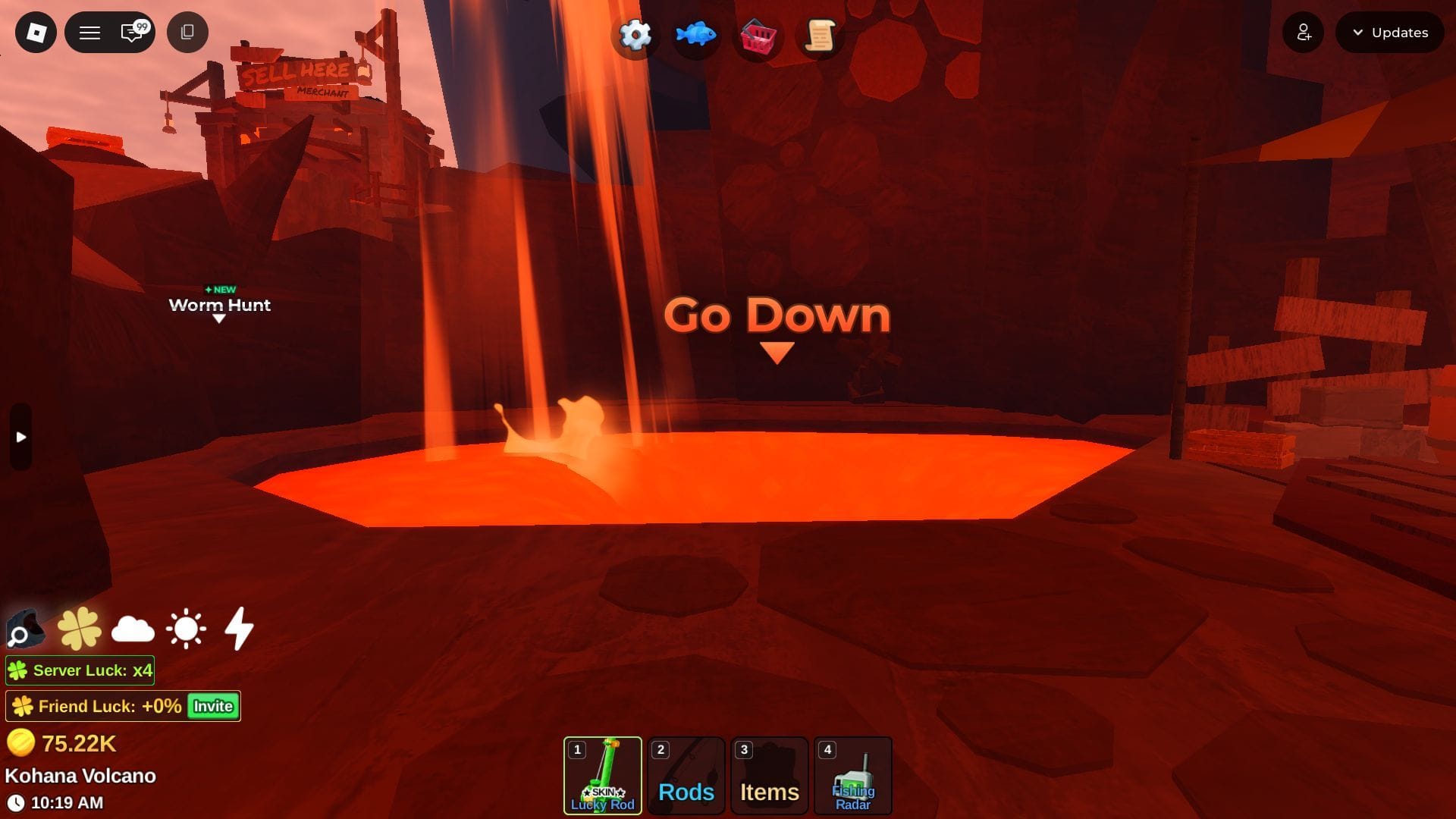Click the cloud weather icon
Image resolution: width=1456 pixels, height=819 pixels.
pos(131,628)
